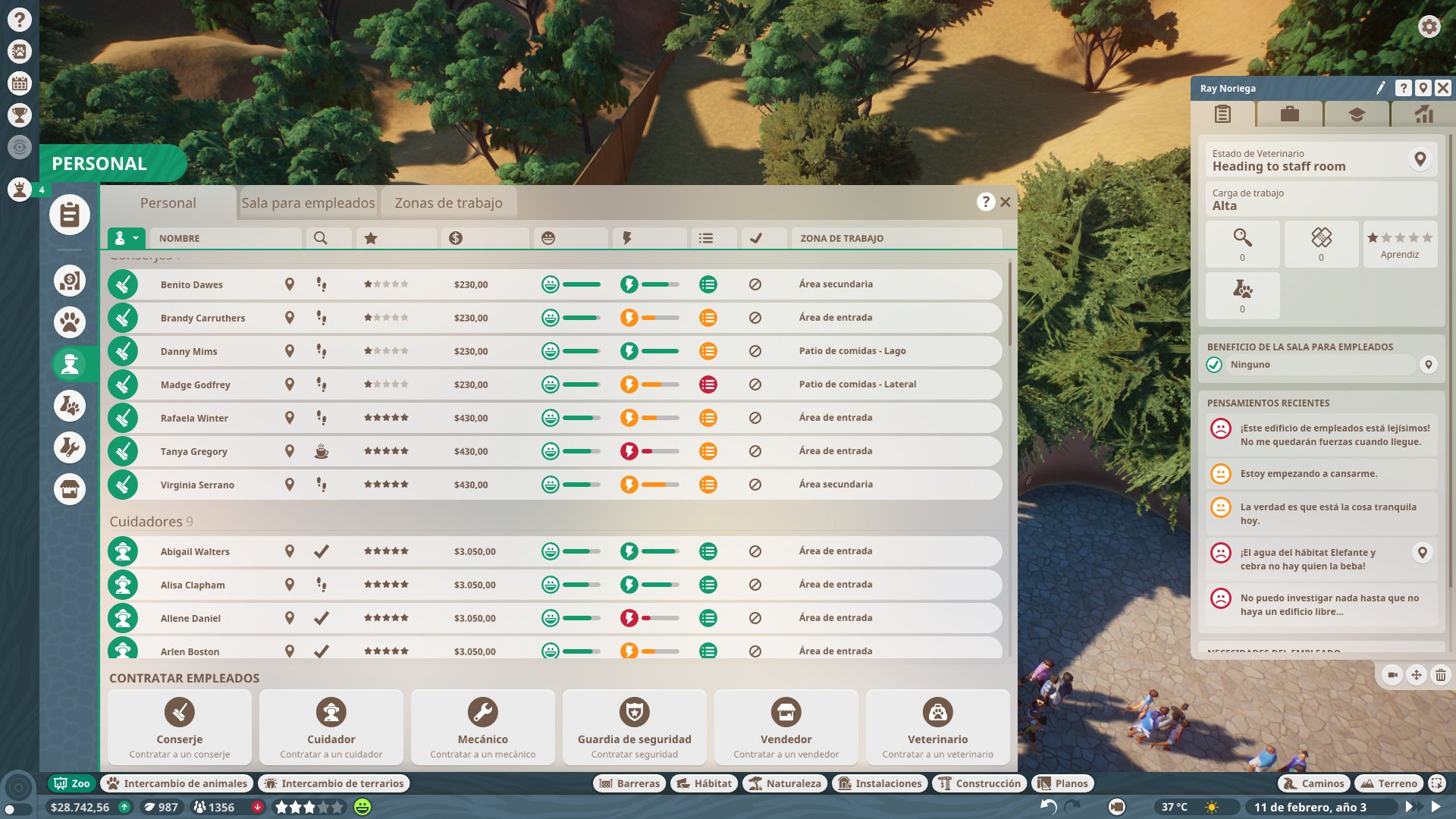Click the zoo star rating in the bottom bar

(x=307, y=807)
